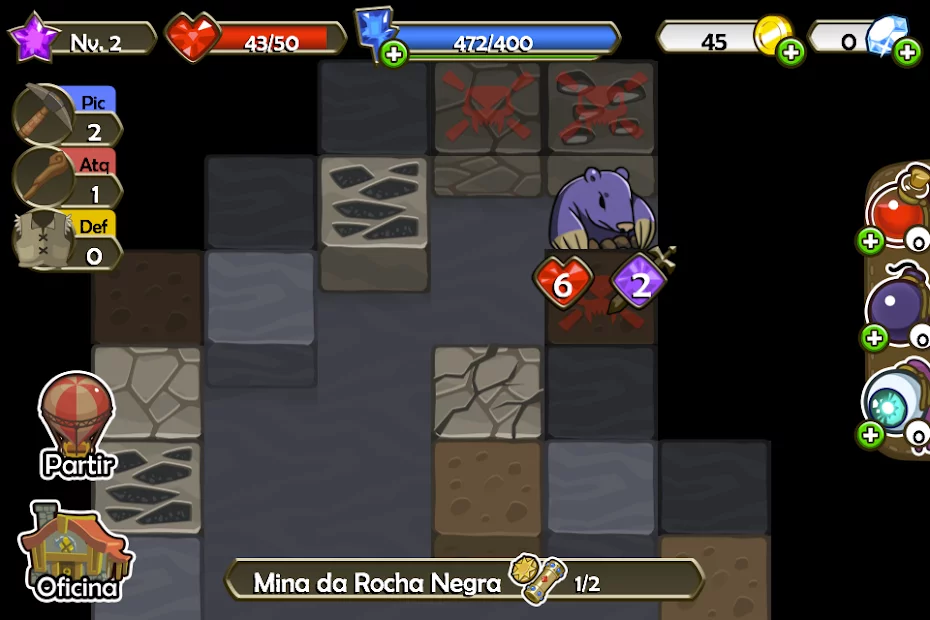The height and width of the screenshot is (620, 930).
Task: Add energy with the blue crystal plus button
Action: click(x=394, y=54)
